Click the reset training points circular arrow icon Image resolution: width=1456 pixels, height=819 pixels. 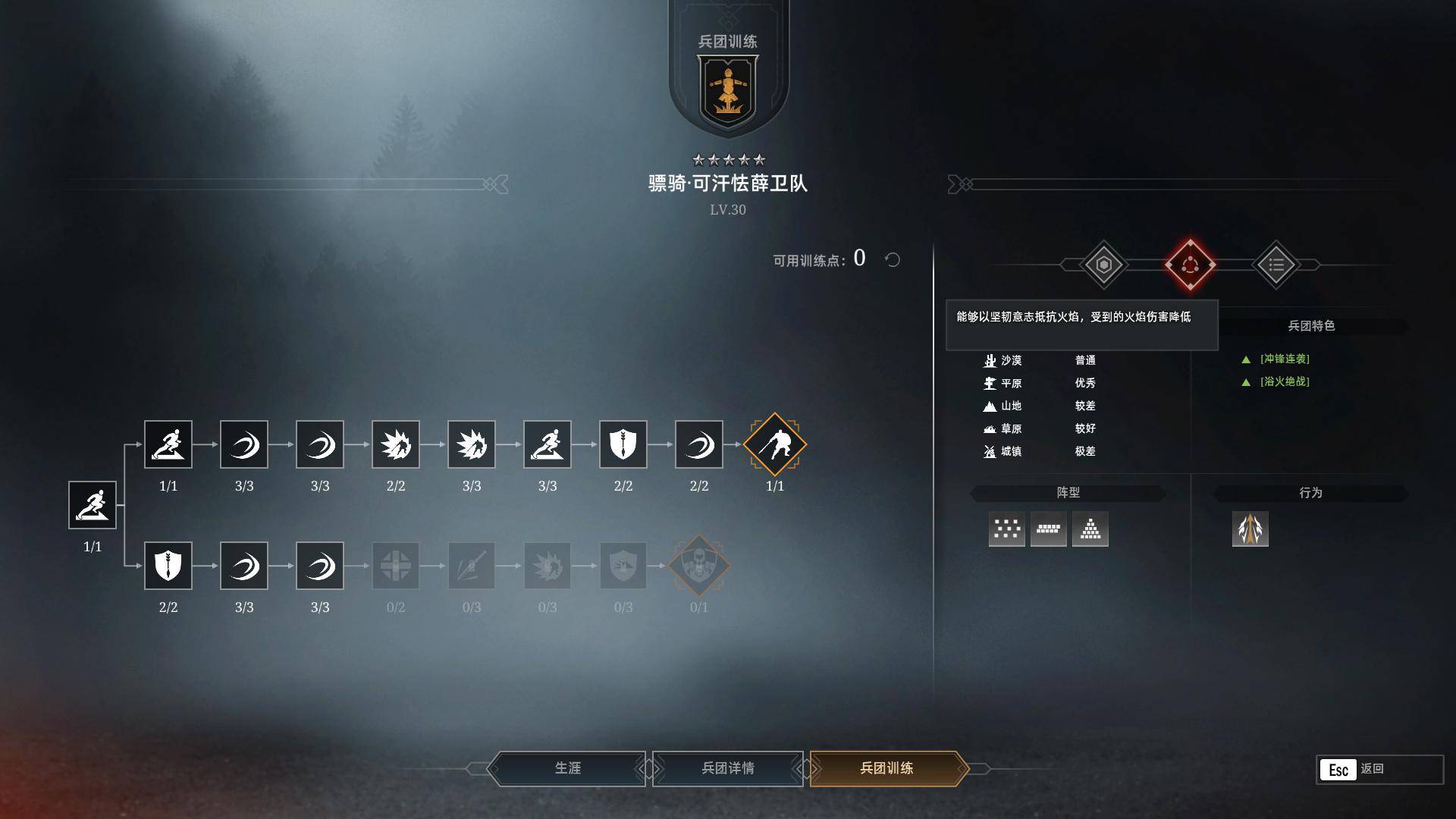(x=893, y=260)
